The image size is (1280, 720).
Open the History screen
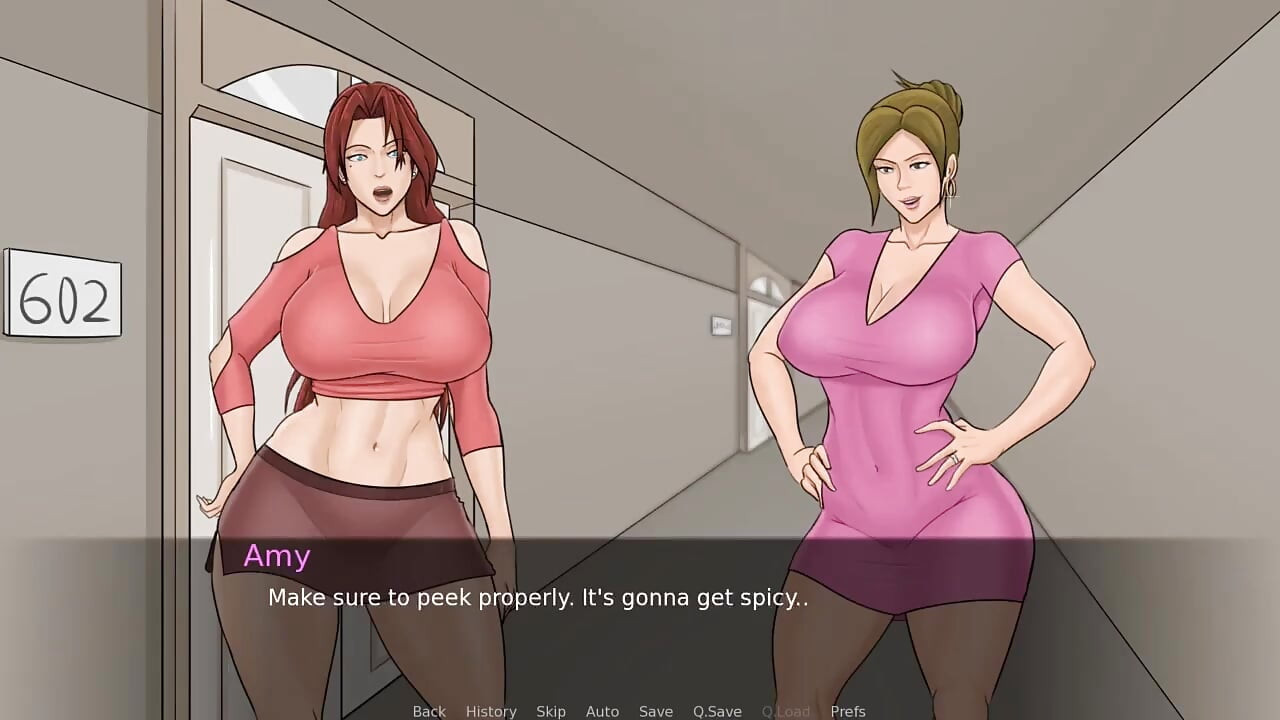pos(491,711)
